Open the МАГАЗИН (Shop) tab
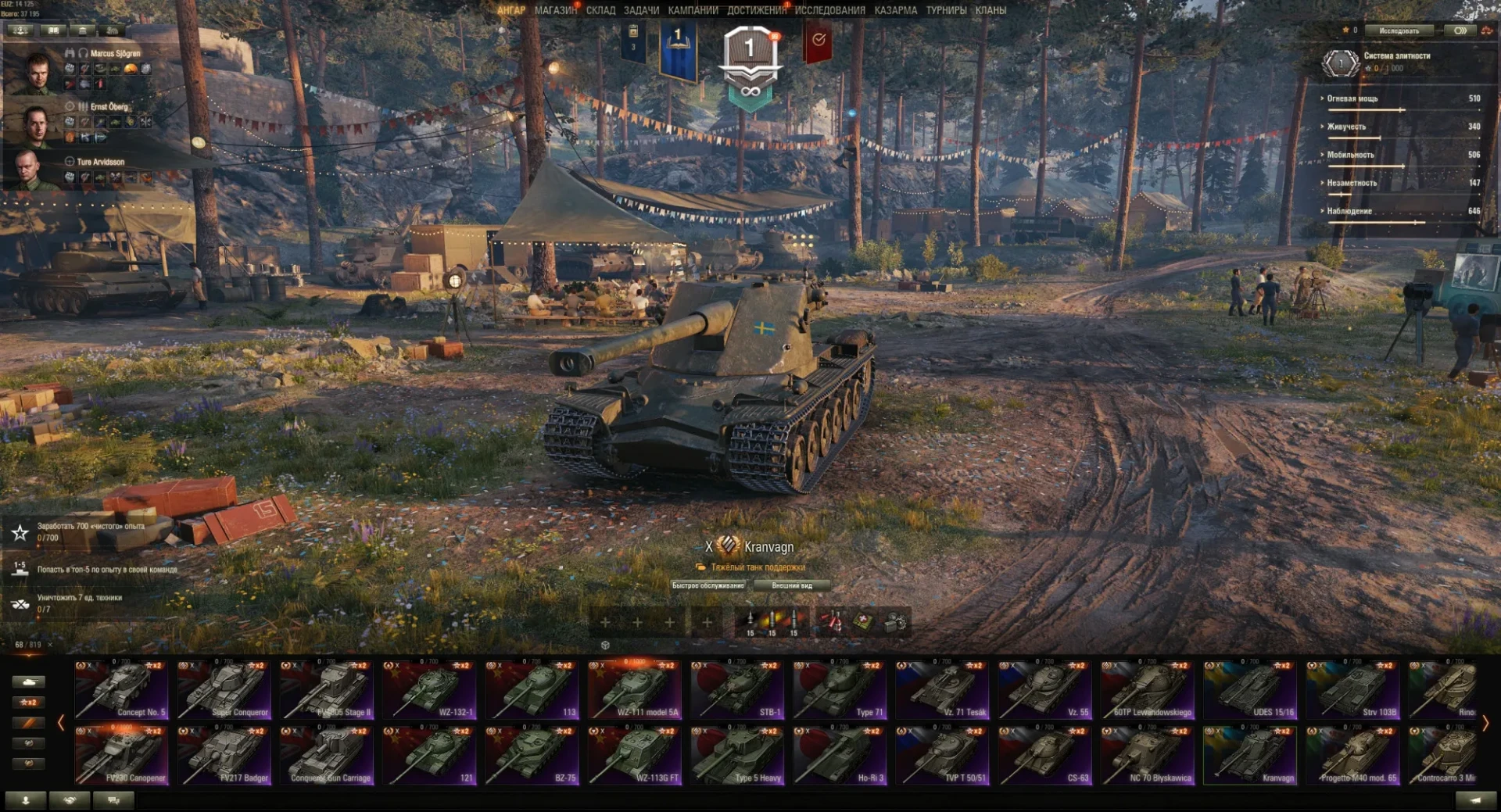Screen dimensions: 1501x812 [555, 10]
